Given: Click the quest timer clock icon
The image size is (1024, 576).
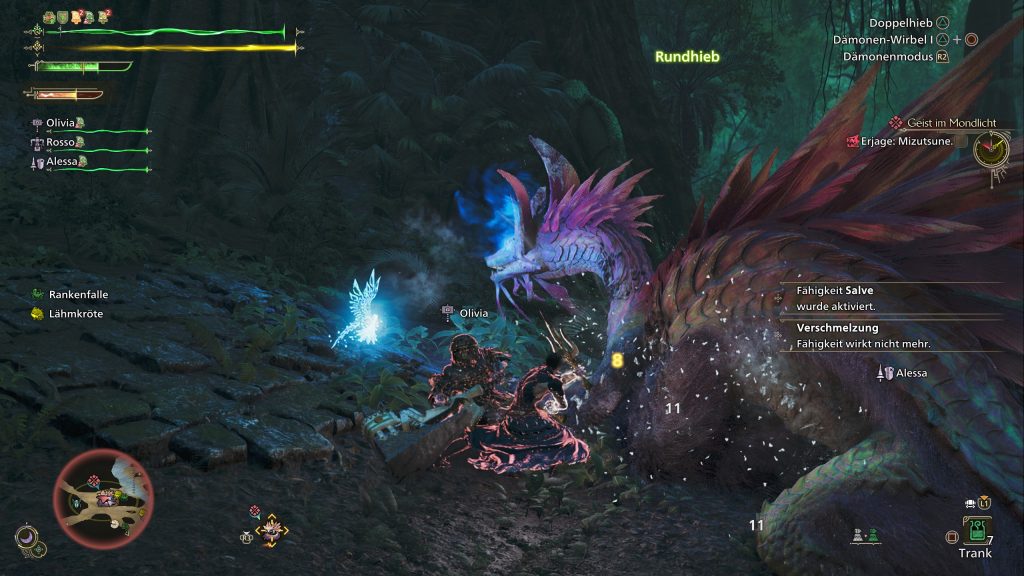Looking at the screenshot, I should click(x=991, y=152).
